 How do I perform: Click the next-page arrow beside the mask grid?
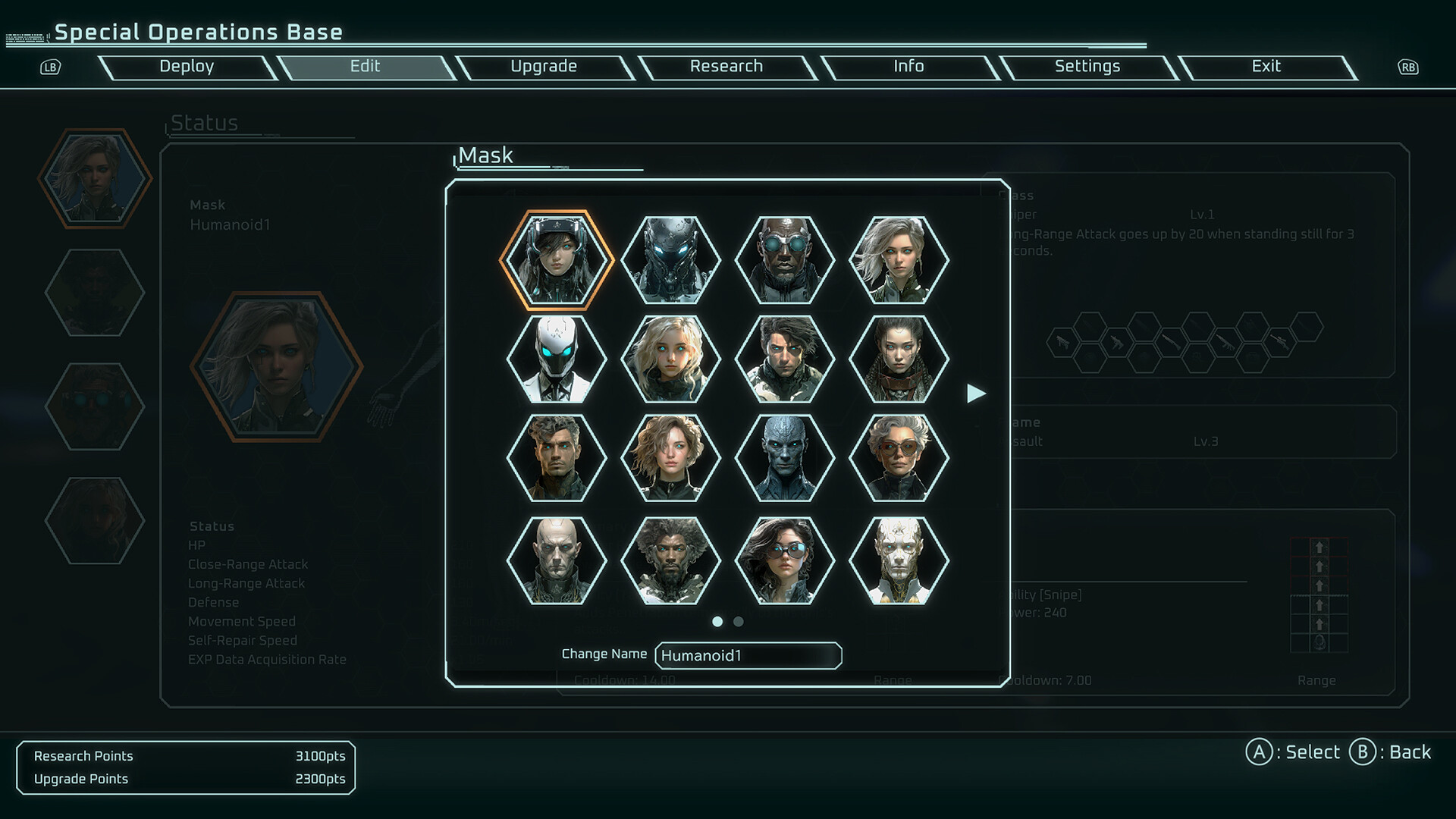click(977, 394)
